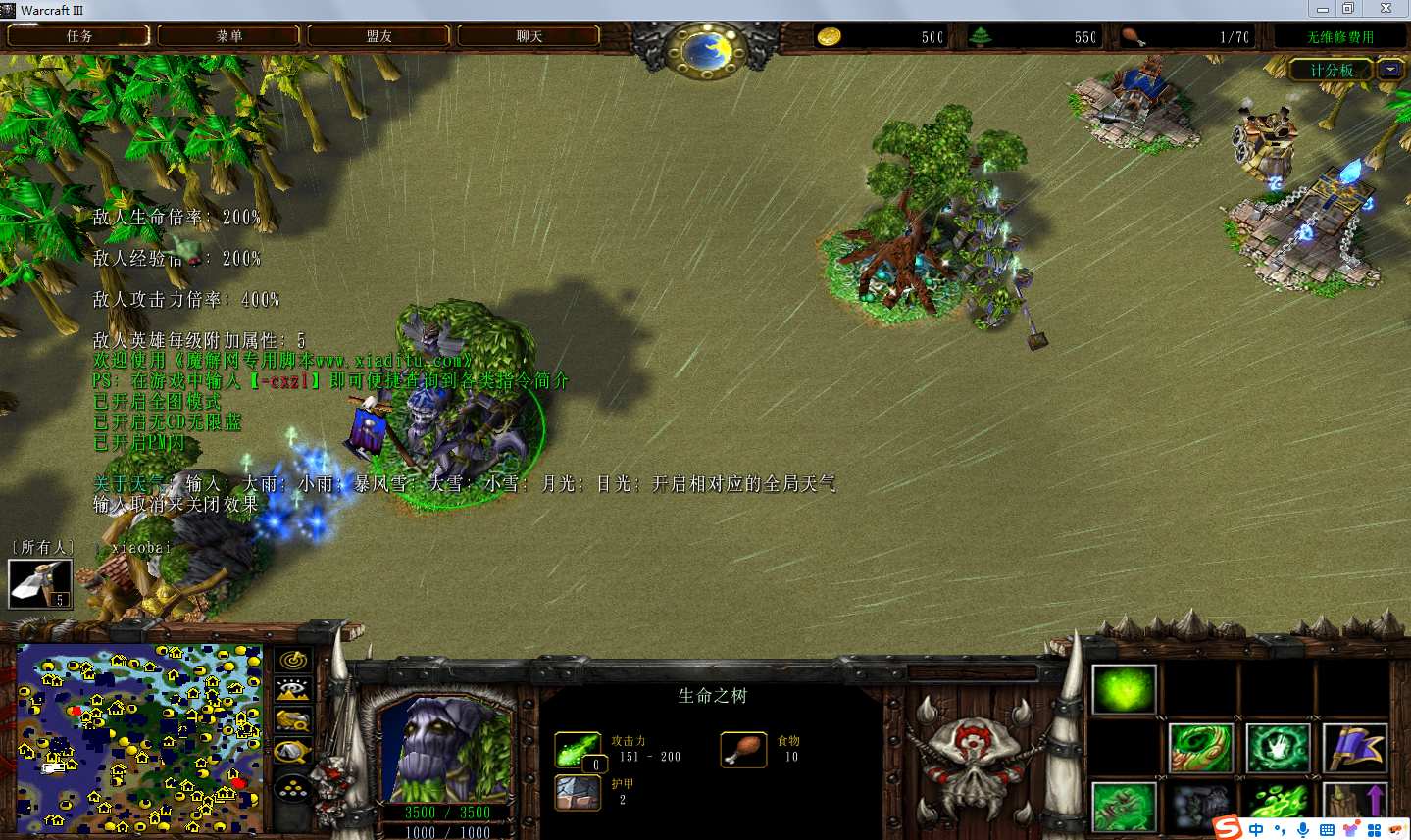Click the Tree of Life portrait
Image resolution: width=1411 pixels, height=840 pixels.
pyautogui.click(x=446, y=750)
